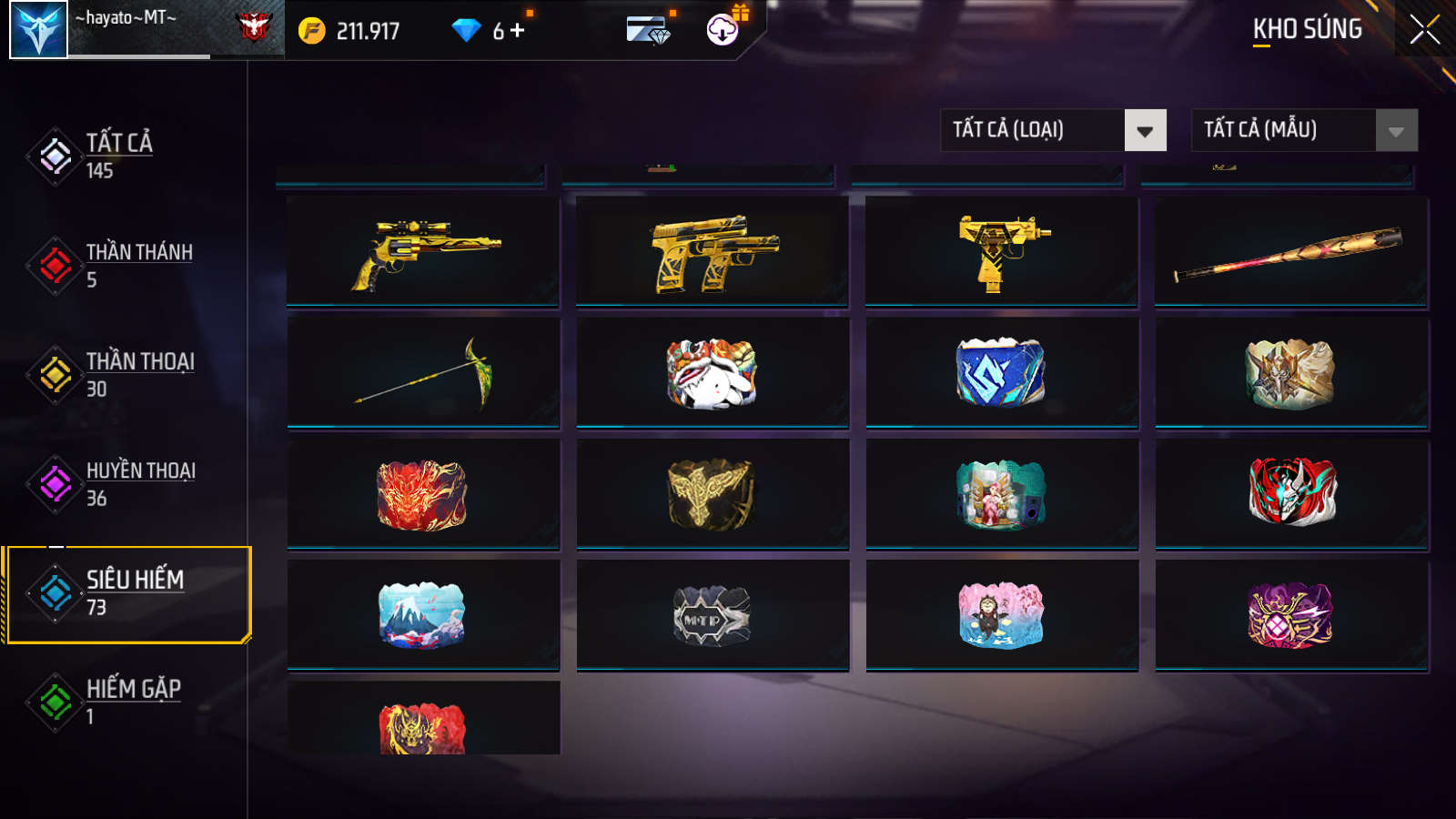Viewport: 1456px width, 819px height.
Task: Select the golden scoped revolver skin
Action: 423,252
